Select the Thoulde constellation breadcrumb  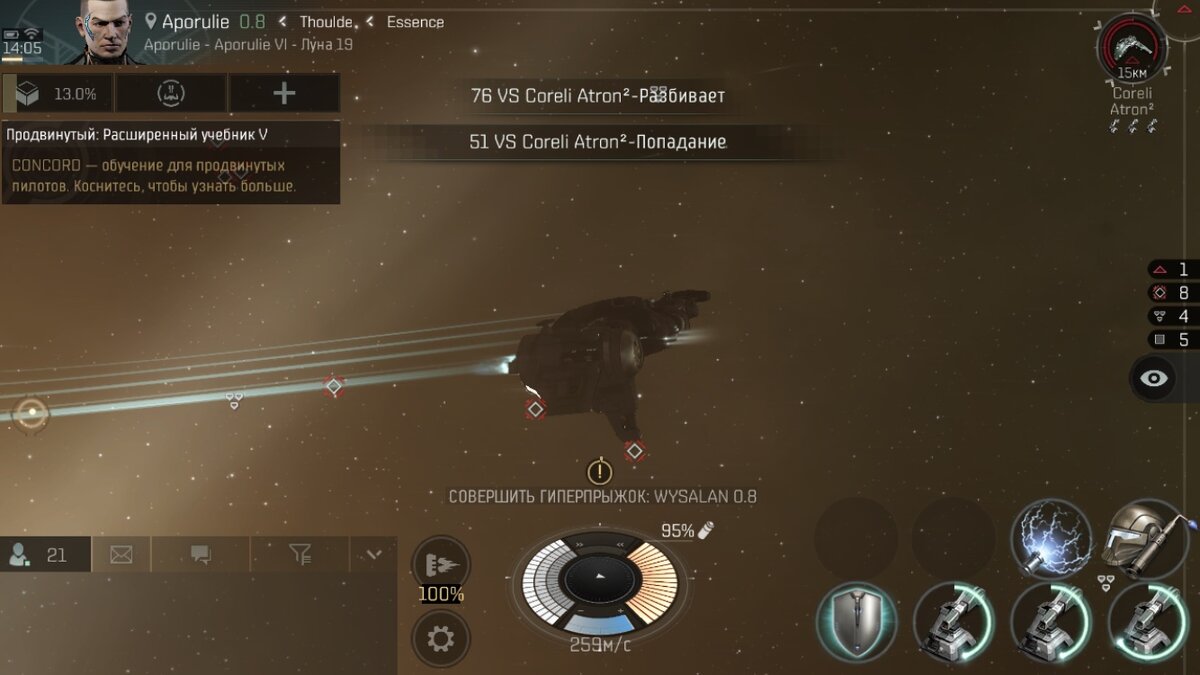326,22
